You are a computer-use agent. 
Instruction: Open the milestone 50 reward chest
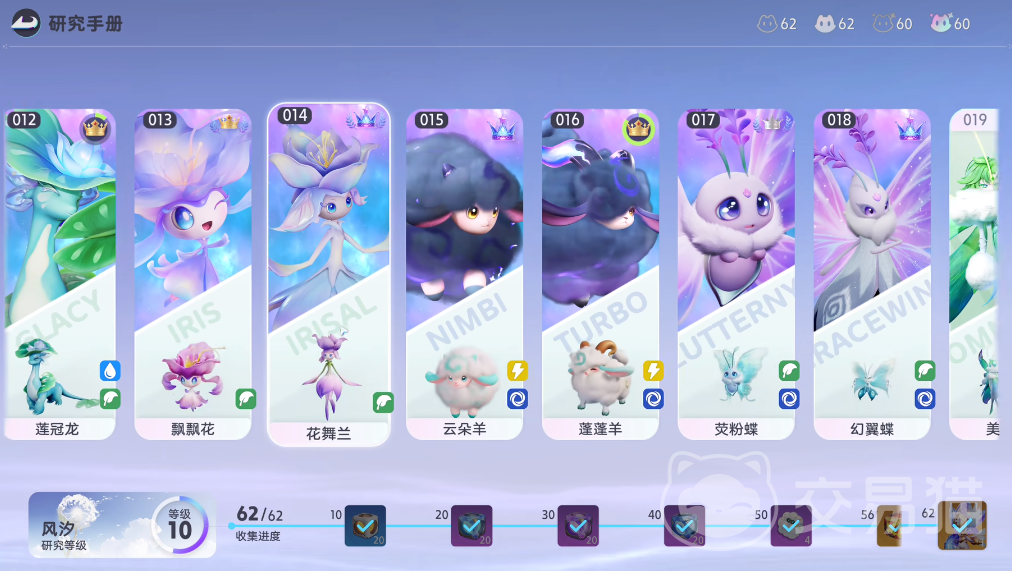[791, 526]
